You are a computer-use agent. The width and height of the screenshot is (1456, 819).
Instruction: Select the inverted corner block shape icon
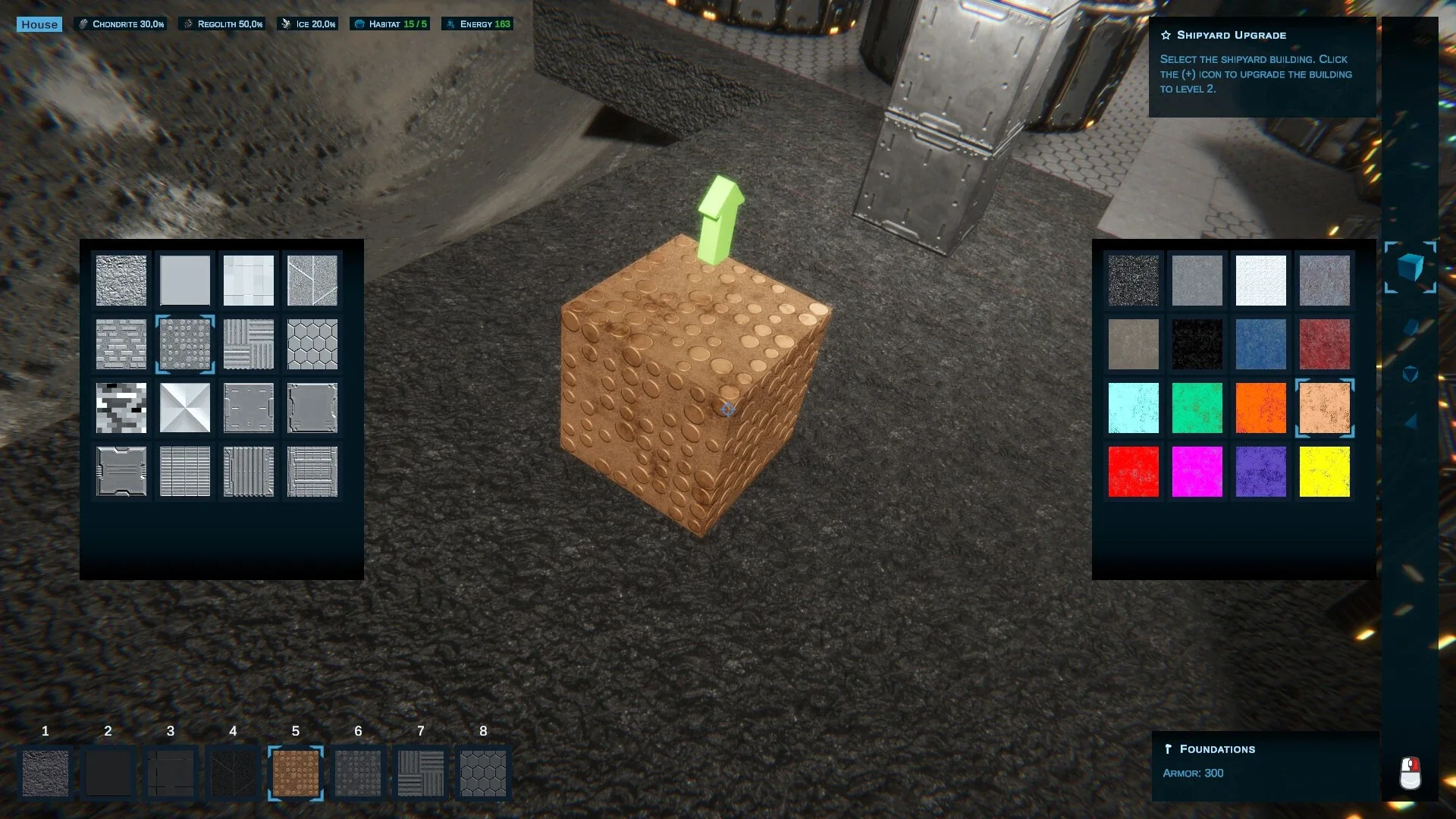pyautogui.click(x=1410, y=372)
